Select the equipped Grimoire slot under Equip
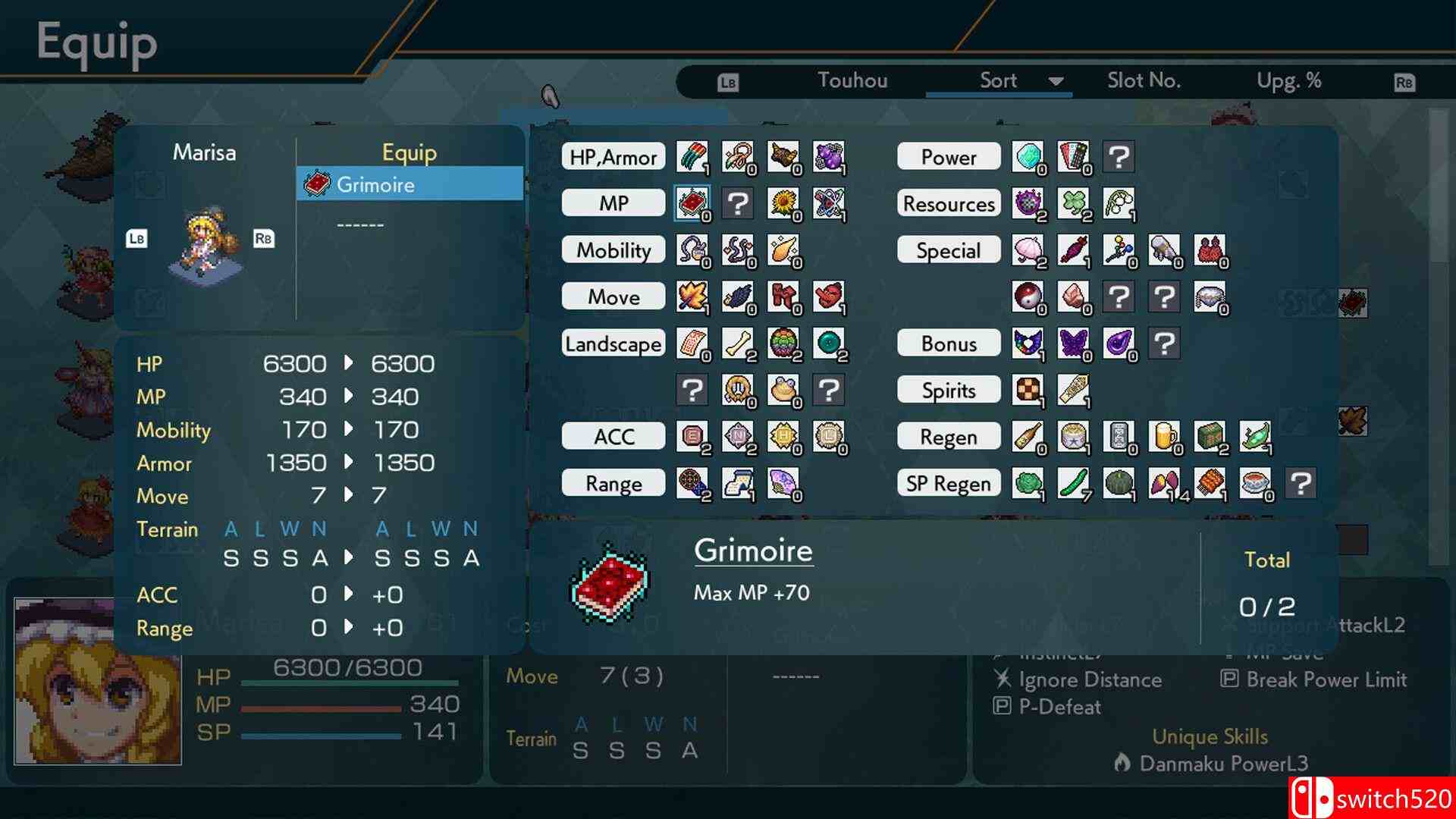 [409, 184]
